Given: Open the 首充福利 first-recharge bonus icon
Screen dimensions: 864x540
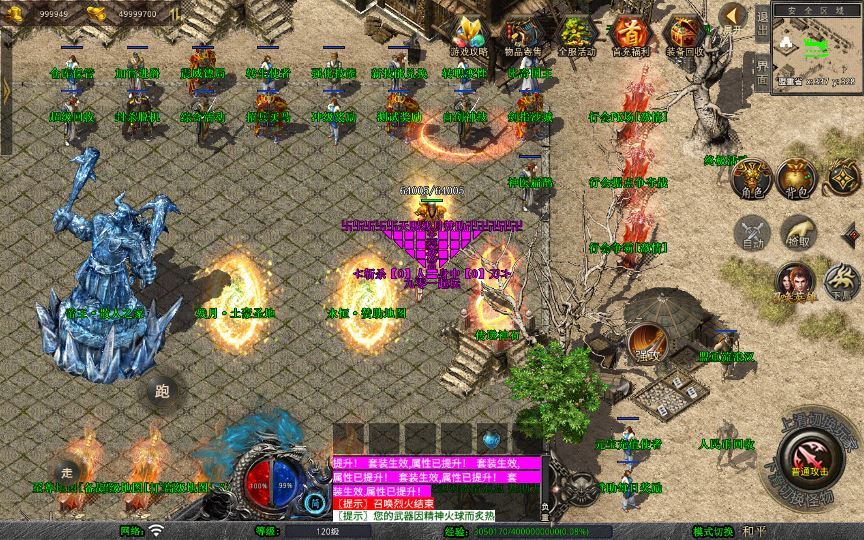Looking at the screenshot, I should click(x=630, y=33).
